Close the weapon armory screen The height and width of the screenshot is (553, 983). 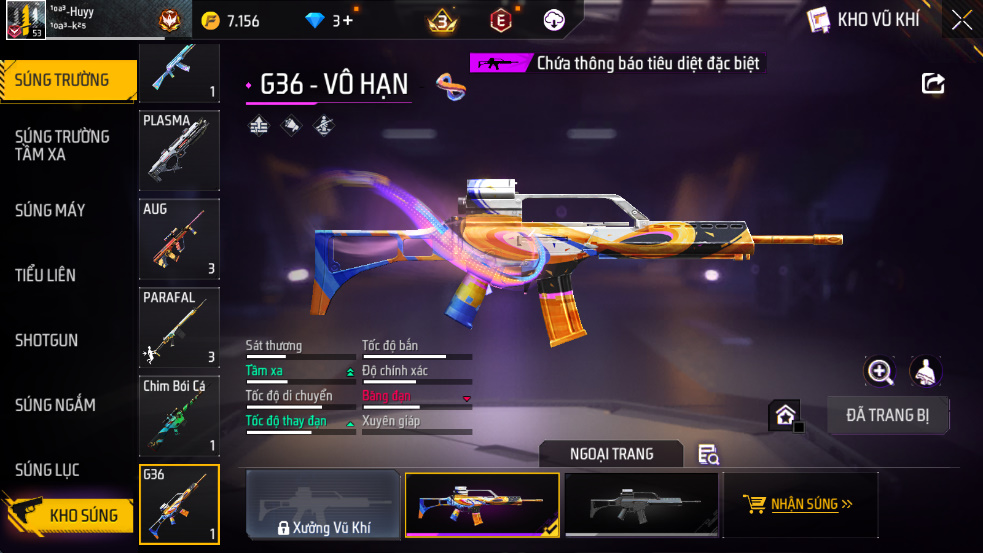961,19
